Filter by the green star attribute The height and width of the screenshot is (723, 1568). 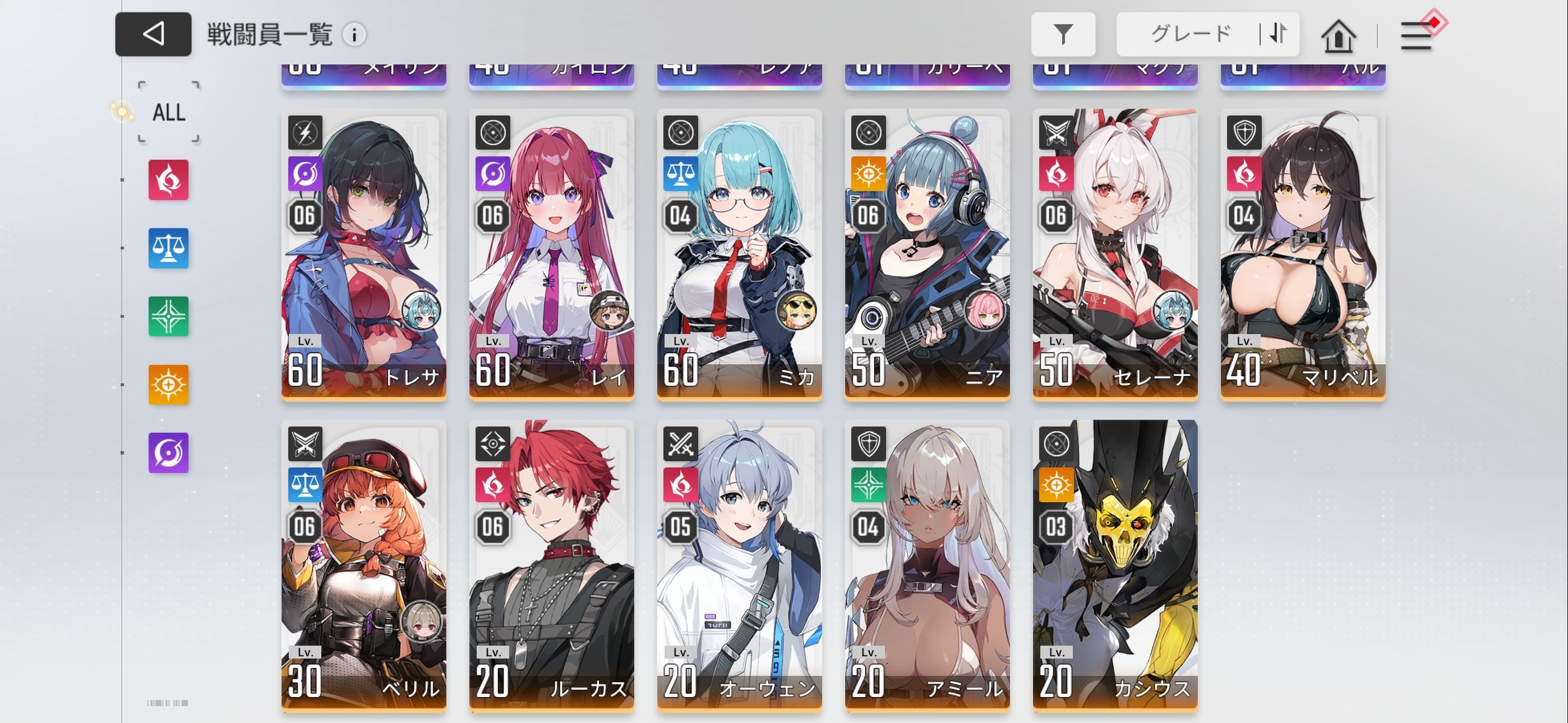[x=169, y=317]
